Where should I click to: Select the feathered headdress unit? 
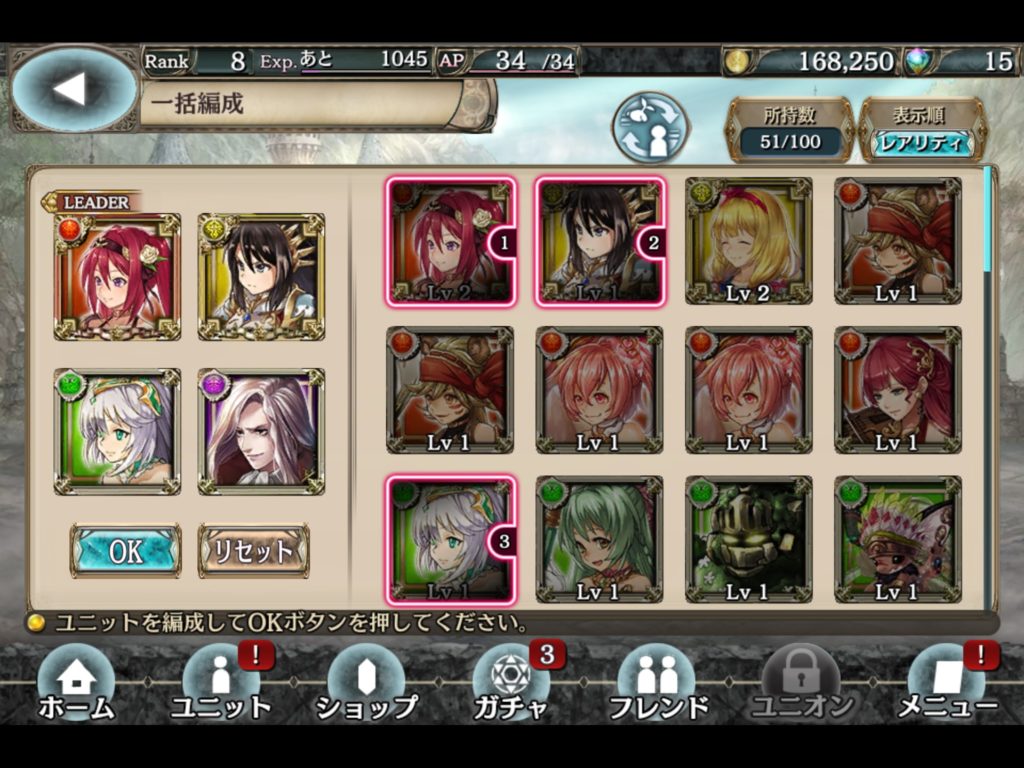click(x=897, y=540)
